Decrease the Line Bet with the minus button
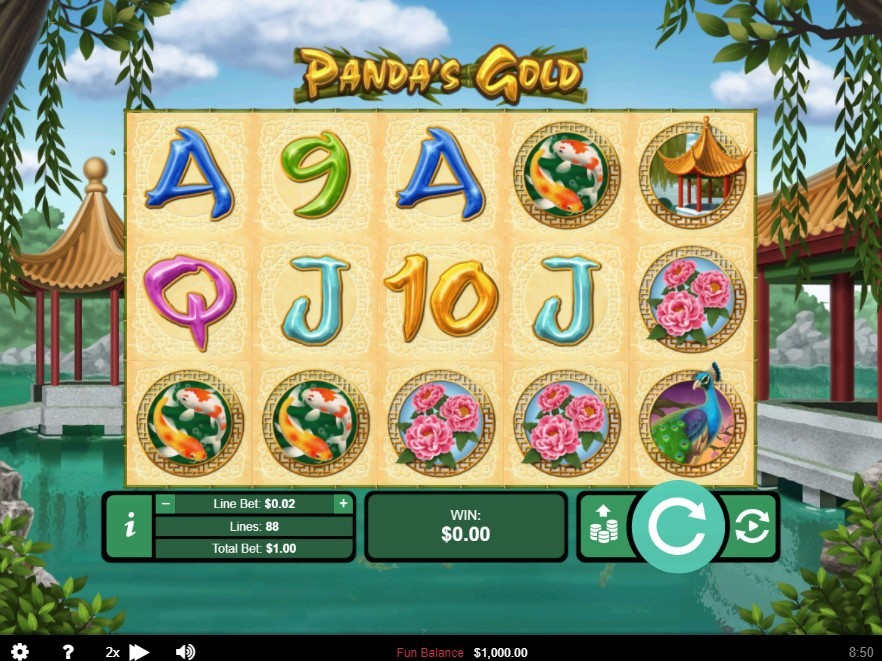The width and height of the screenshot is (882, 661). pos(167,503)
